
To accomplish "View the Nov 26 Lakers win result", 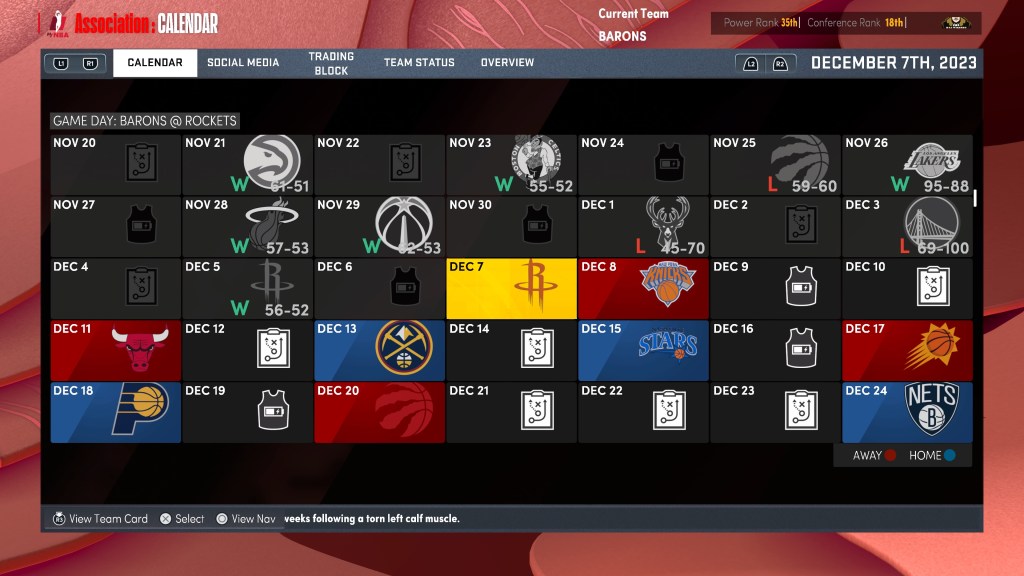I will coord(907,165).
